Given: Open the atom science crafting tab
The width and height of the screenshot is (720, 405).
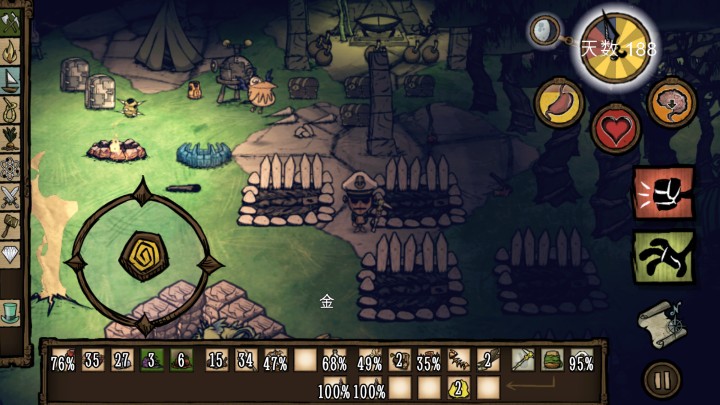Looking at the screenshot, I should [x=11, y=166].
